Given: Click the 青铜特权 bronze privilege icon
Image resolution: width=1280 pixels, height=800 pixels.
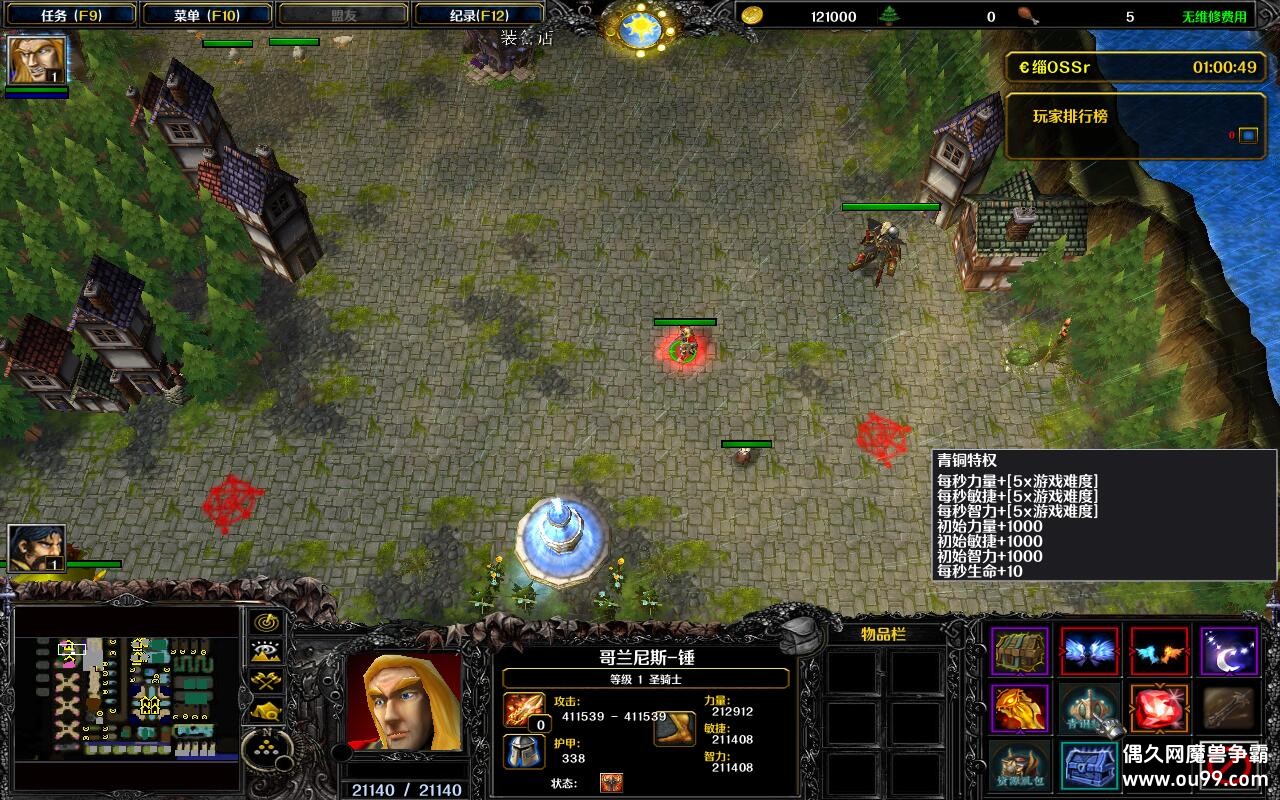Looking at the screenshot, I should pos(1089,708).
